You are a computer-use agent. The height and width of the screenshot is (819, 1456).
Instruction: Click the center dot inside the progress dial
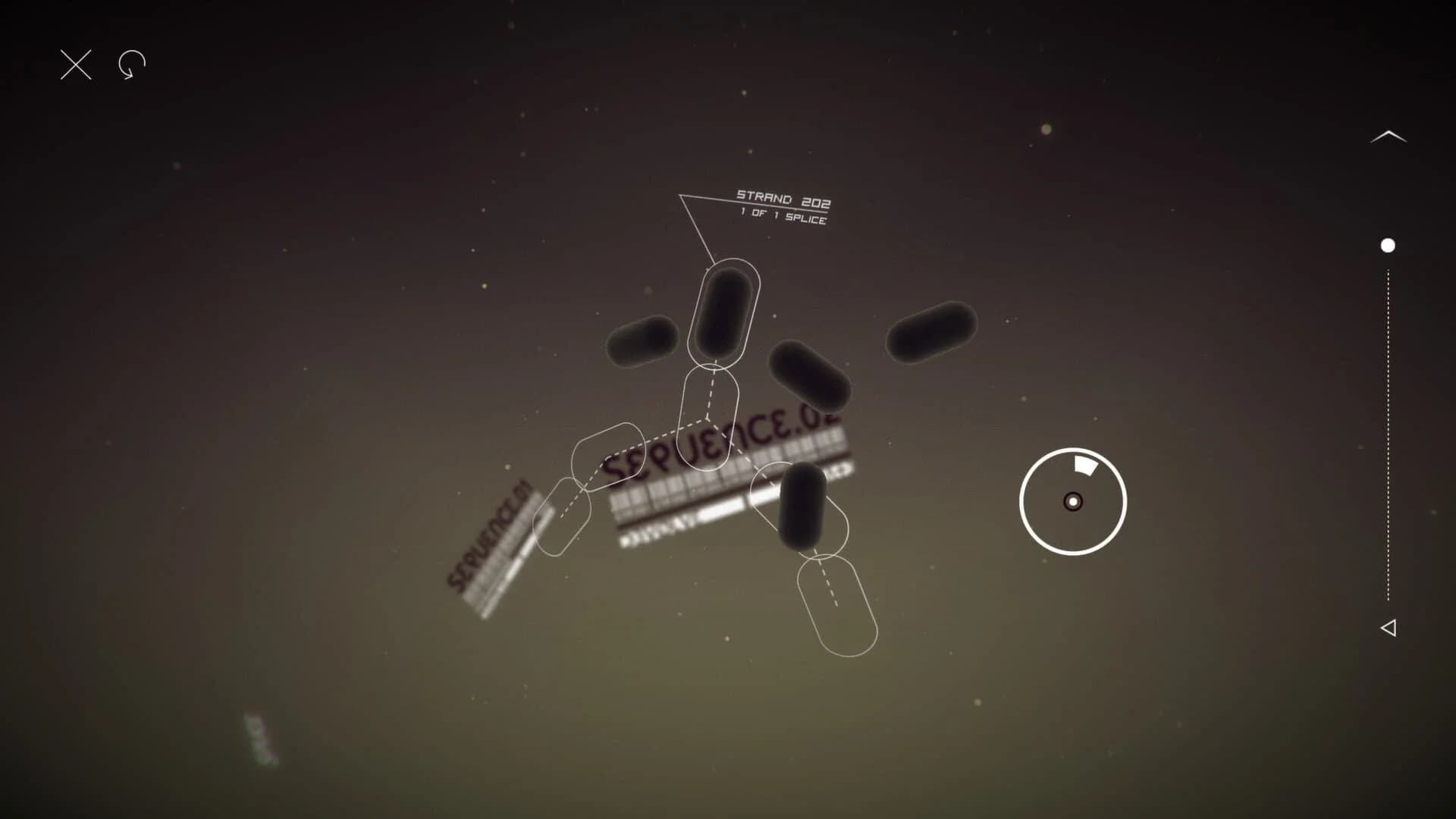[x=1072, y=502]
